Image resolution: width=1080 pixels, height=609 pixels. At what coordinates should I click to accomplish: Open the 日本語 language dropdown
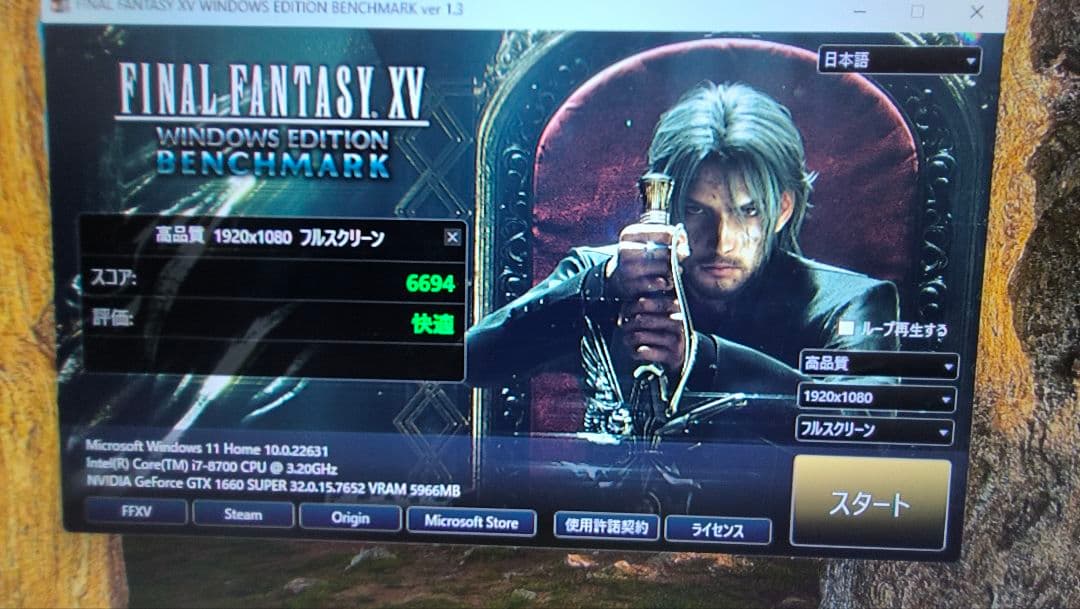[x=898, y=60]
